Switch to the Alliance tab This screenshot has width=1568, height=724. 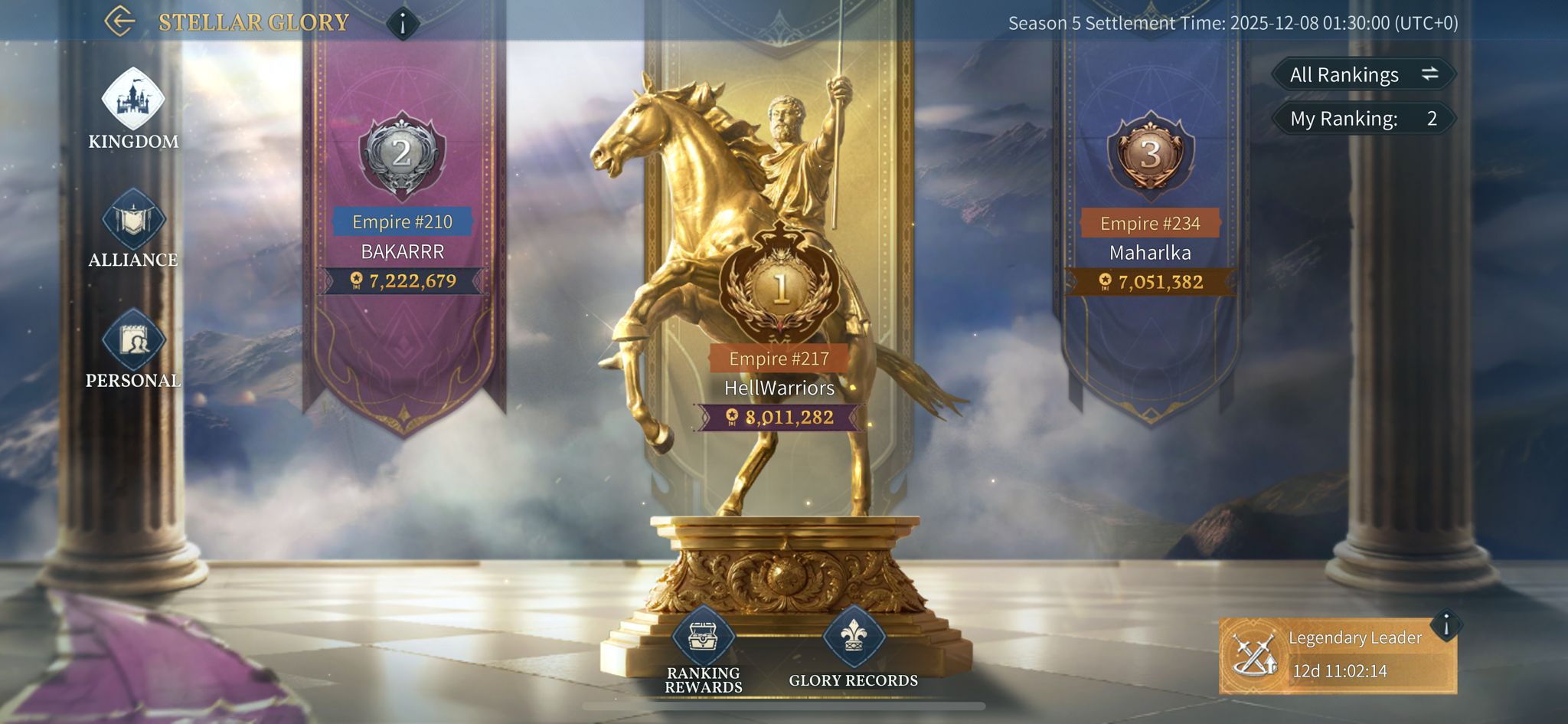tap(133, 228)
